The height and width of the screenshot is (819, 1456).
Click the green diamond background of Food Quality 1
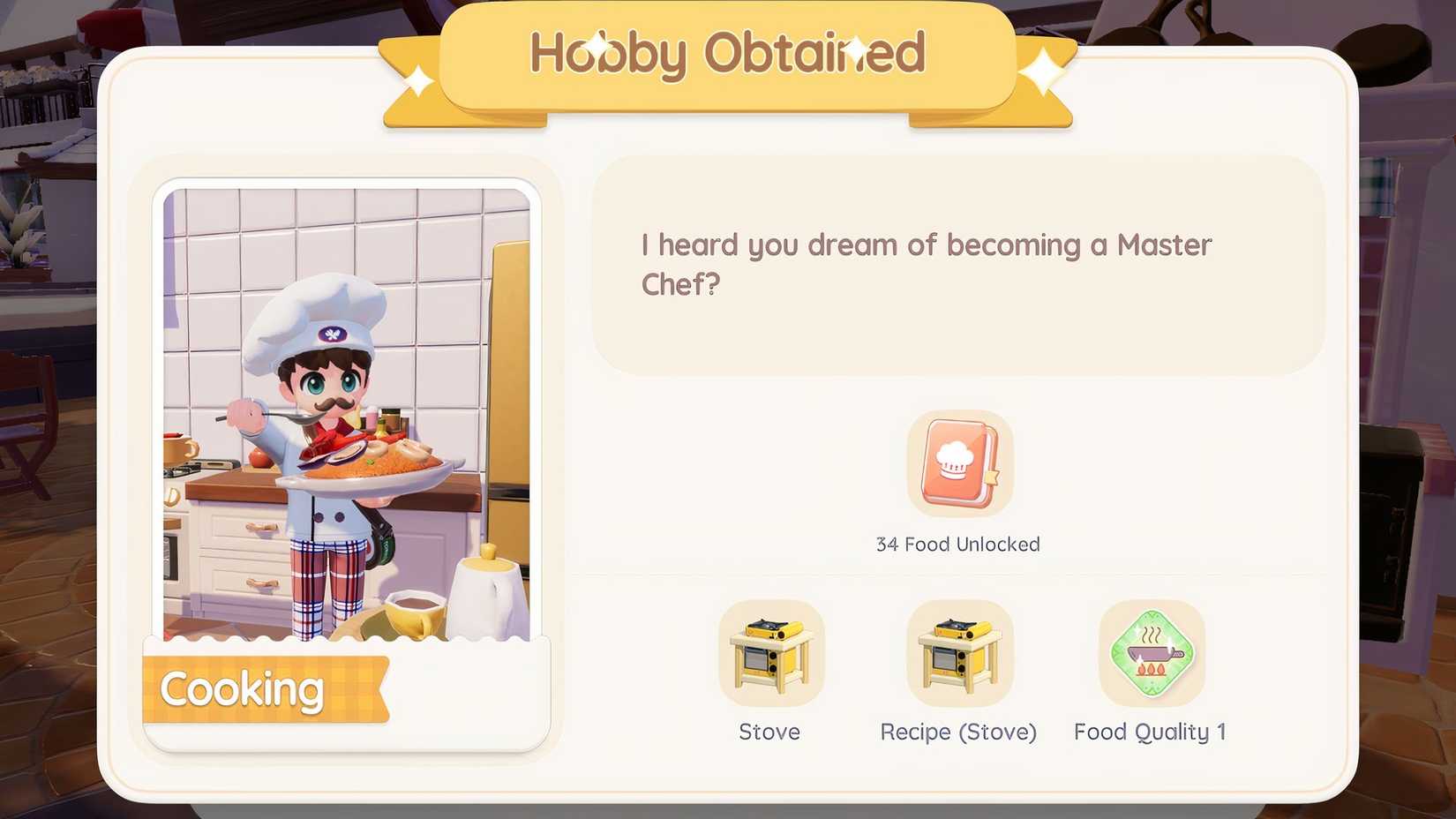tap(1150, 653)
